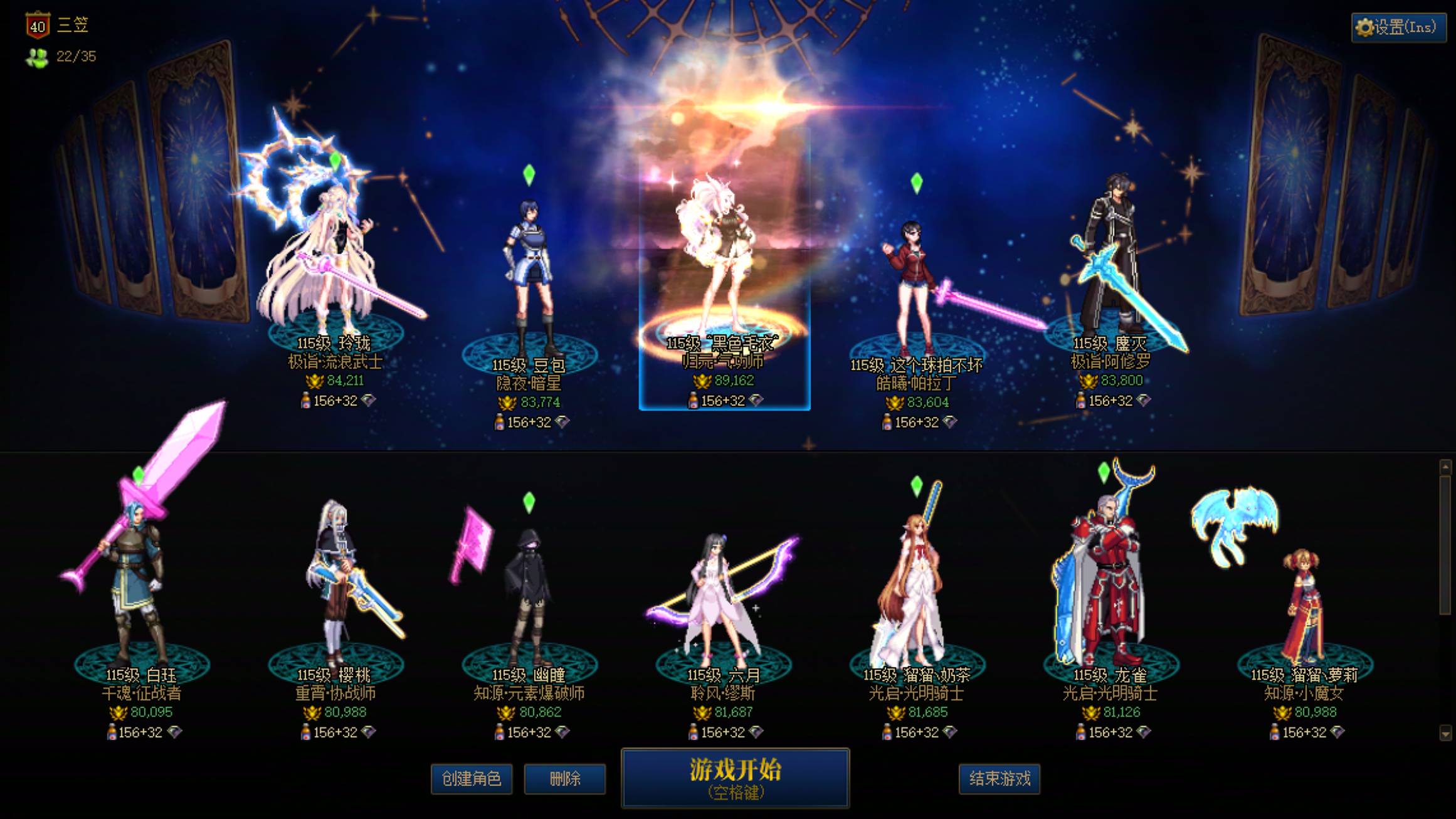Image resolution: width=1456 pixels, height=819 pixels.
Task: Click the friends icon beside 22/35 counter
Action: (x=38, y=58)
